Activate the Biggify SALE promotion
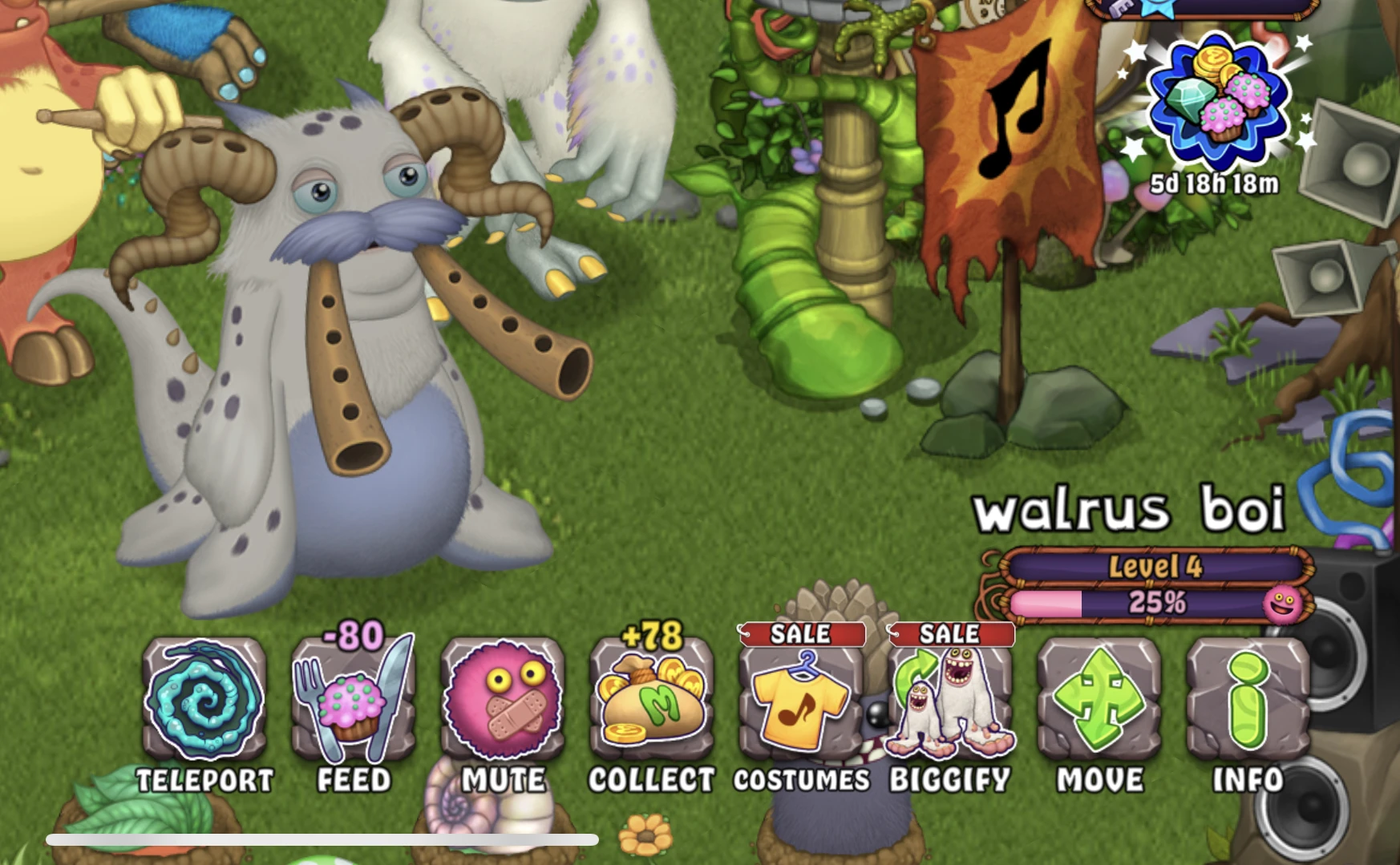 pos(950,634)
